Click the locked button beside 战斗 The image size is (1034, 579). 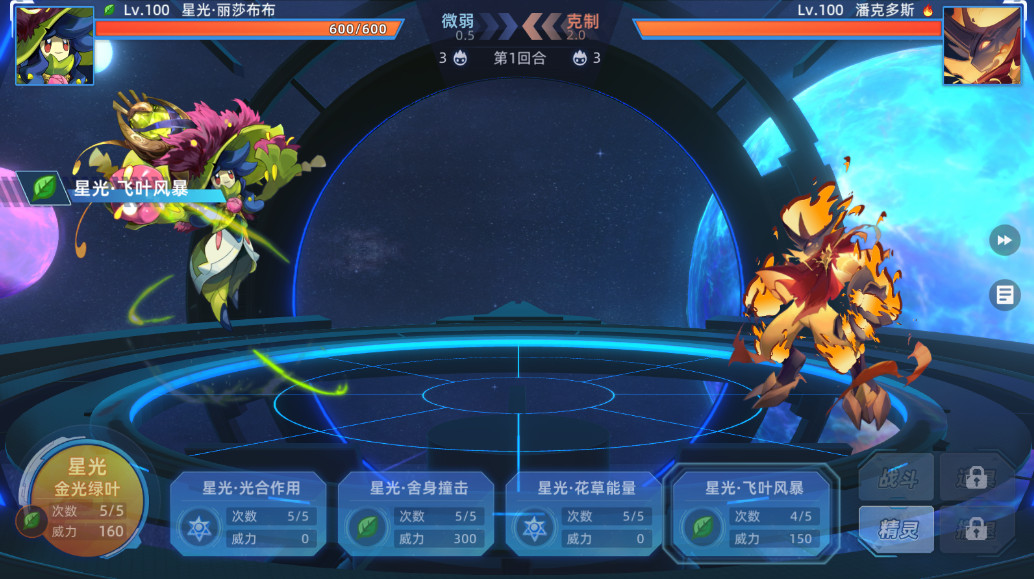pyautogui.click(x=976, y=477)
